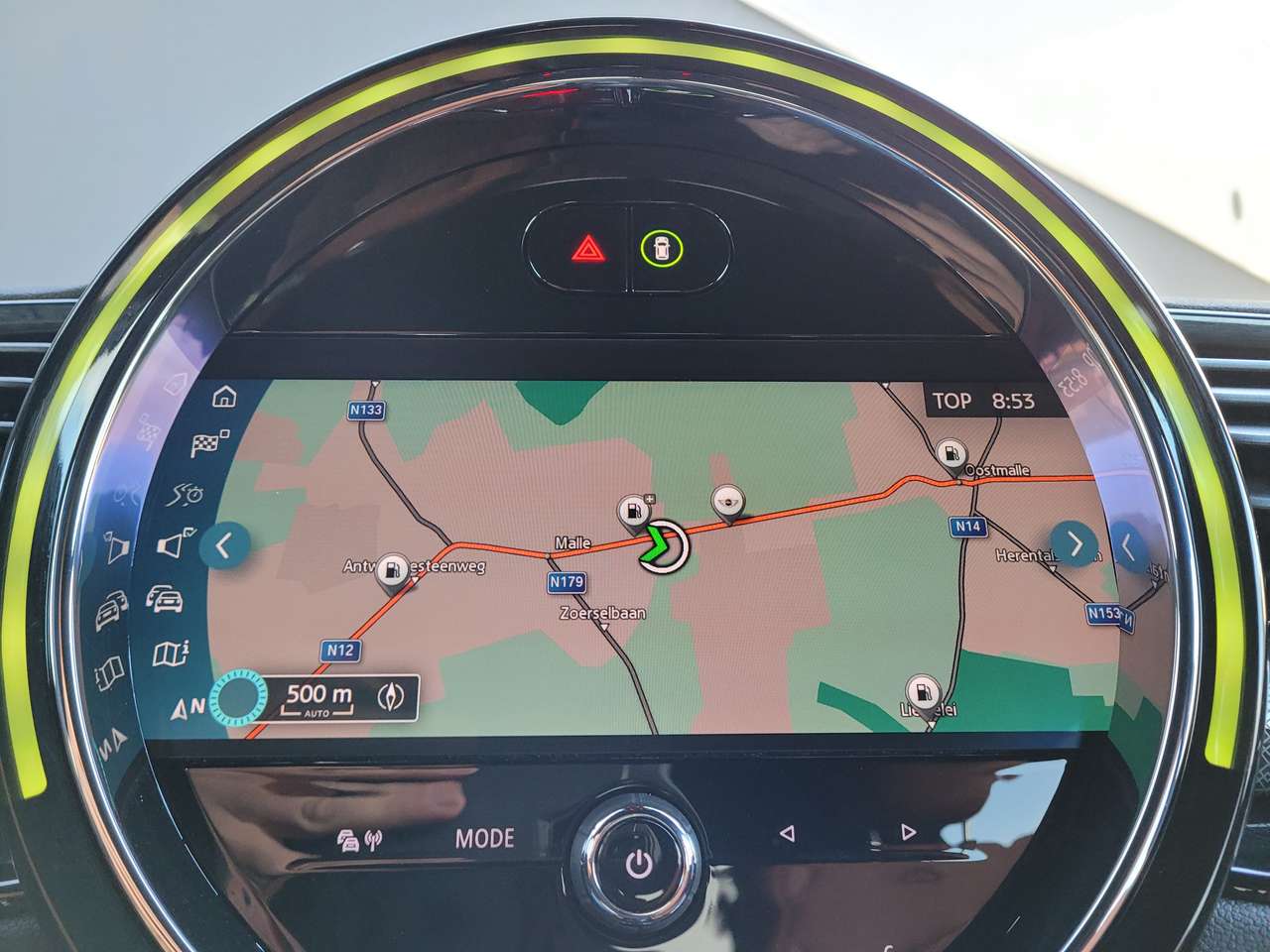Tap the MINI dealer map marker
This screenshot has width=1270, height=952.
click(729, 501)
